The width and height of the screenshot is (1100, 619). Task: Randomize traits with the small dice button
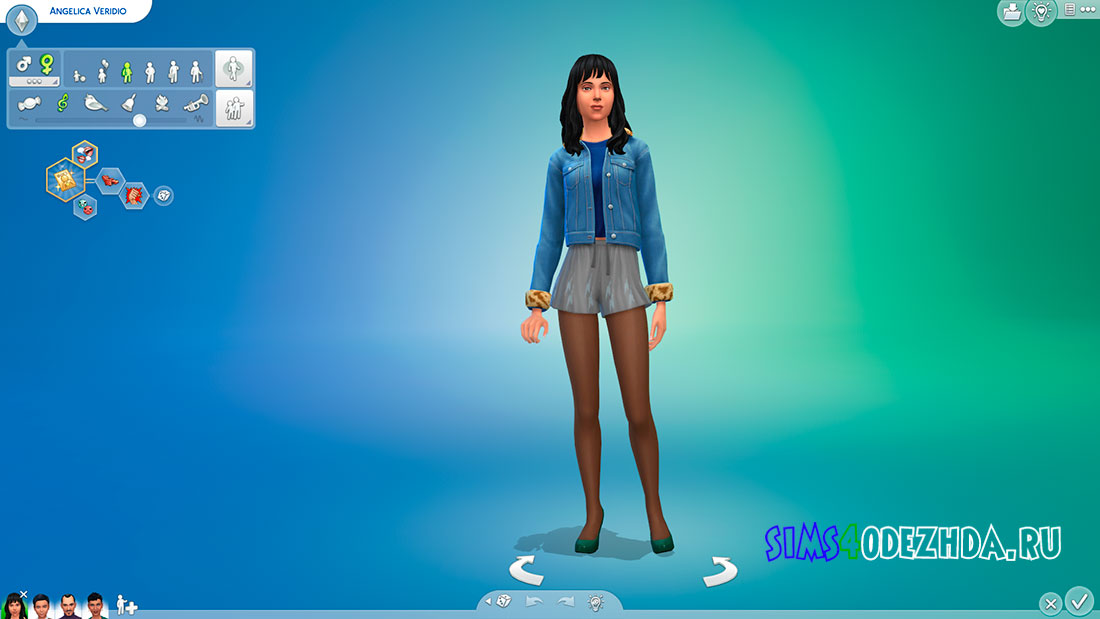(163, 195)
